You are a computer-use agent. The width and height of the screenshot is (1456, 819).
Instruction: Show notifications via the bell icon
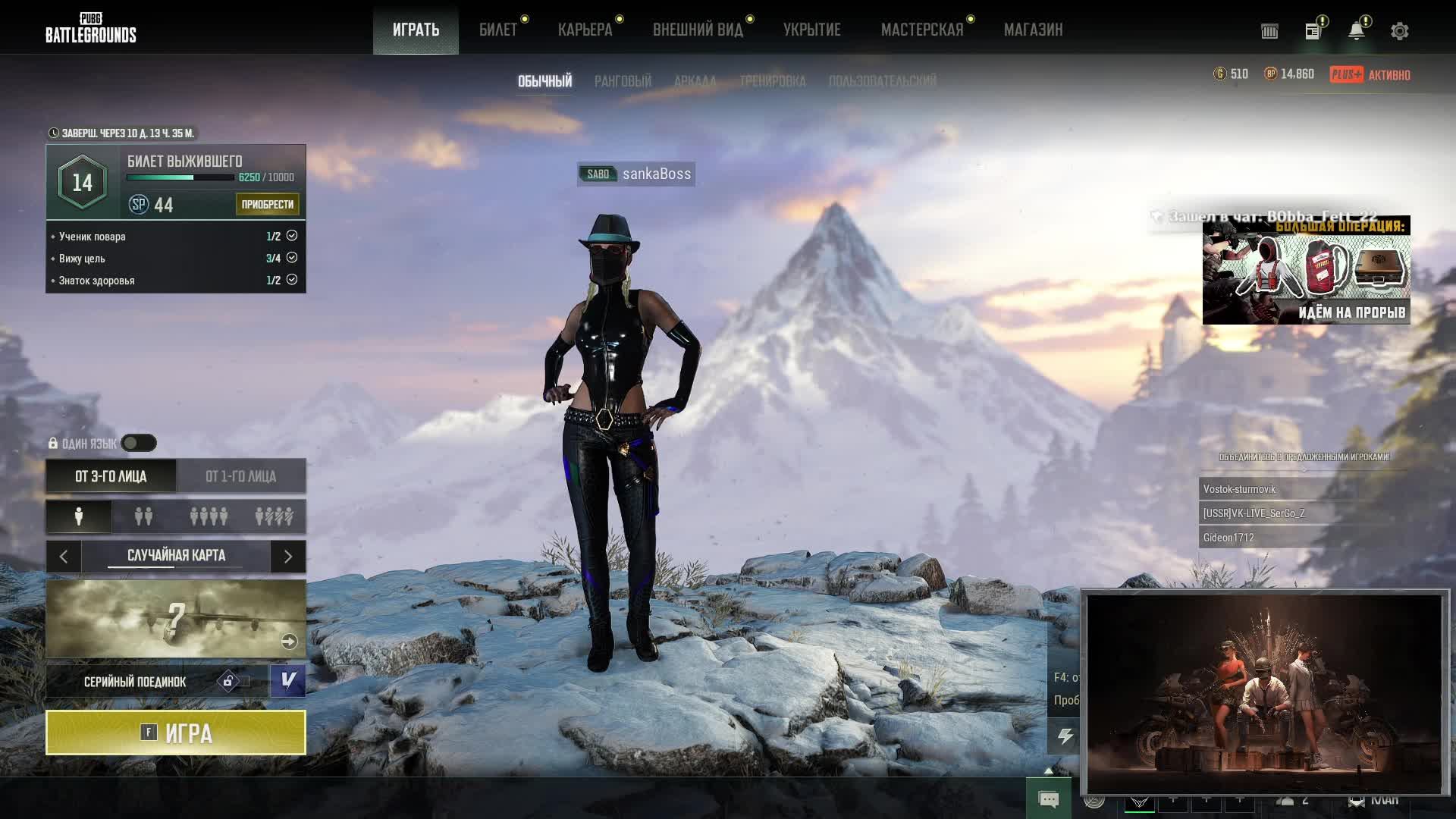click(1356, 31)
